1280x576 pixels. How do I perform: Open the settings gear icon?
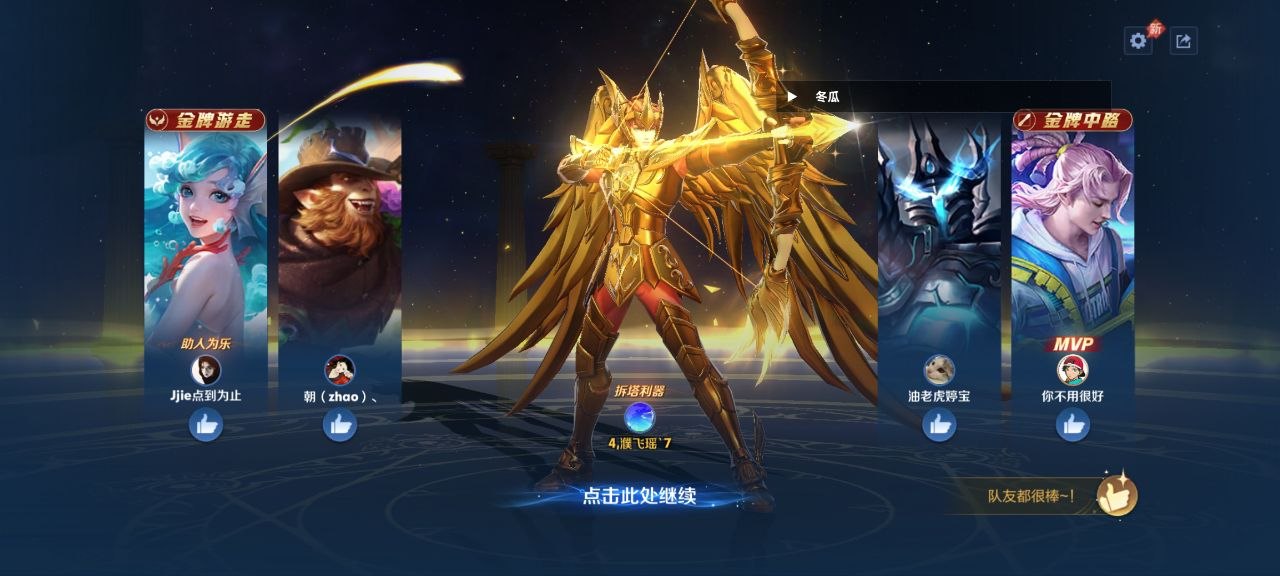coord(1137,41)
